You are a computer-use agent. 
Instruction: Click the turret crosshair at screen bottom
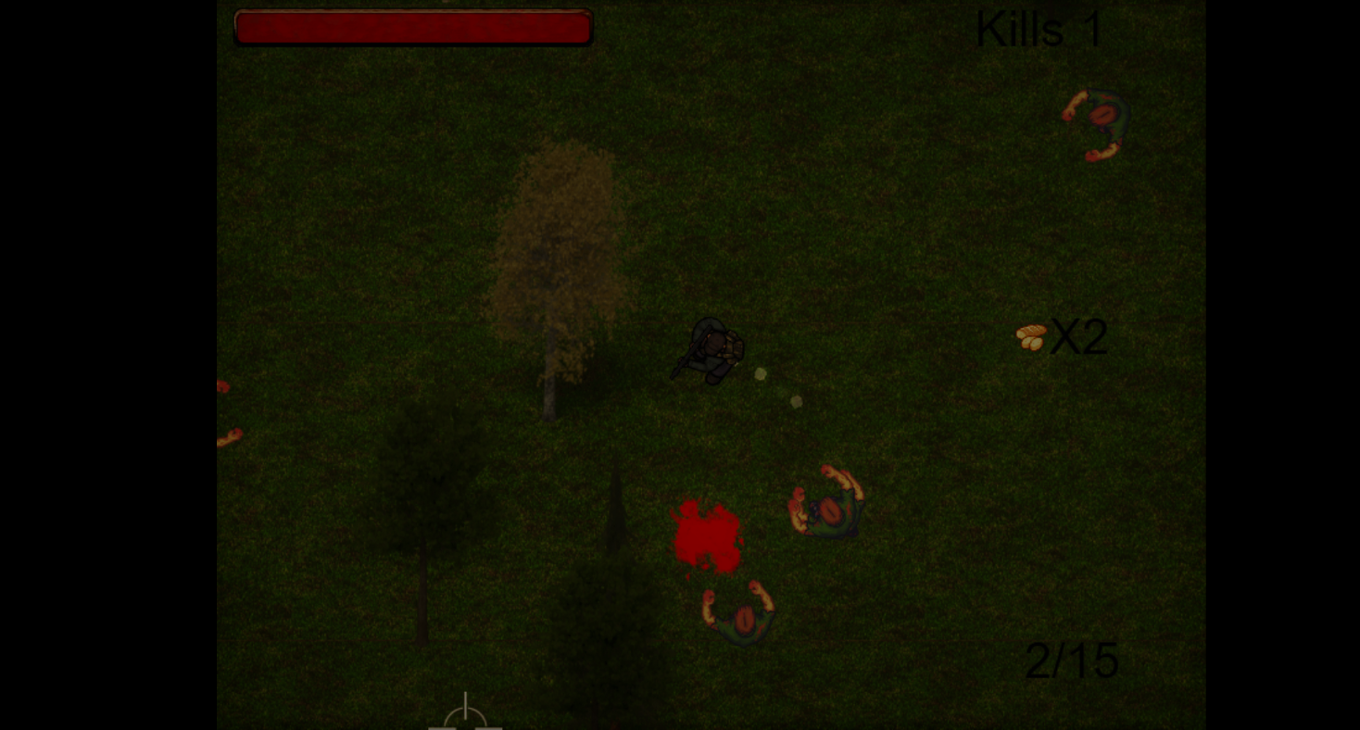pos(465,715)
